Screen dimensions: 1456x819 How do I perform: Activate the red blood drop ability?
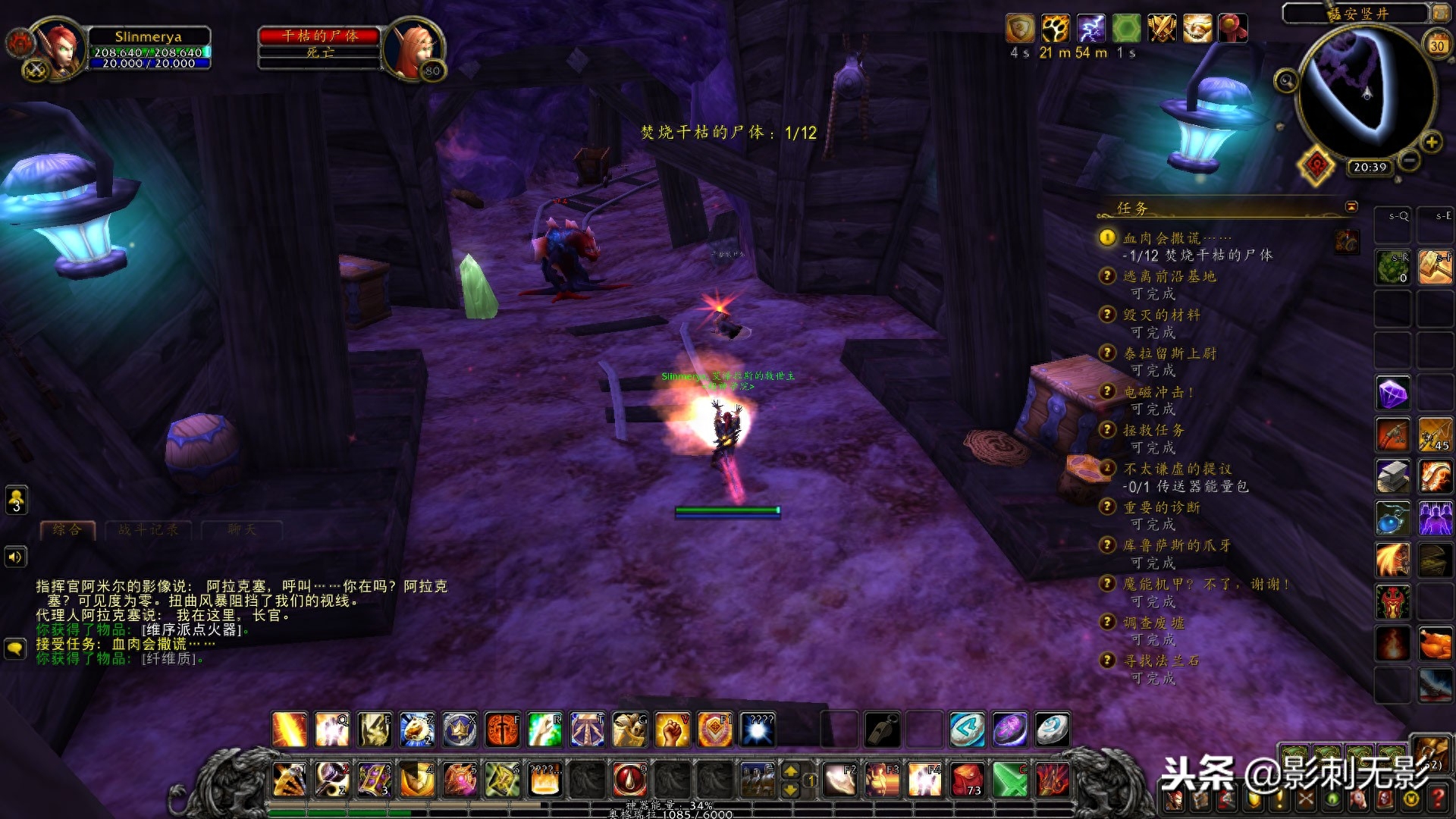[629, 779]
